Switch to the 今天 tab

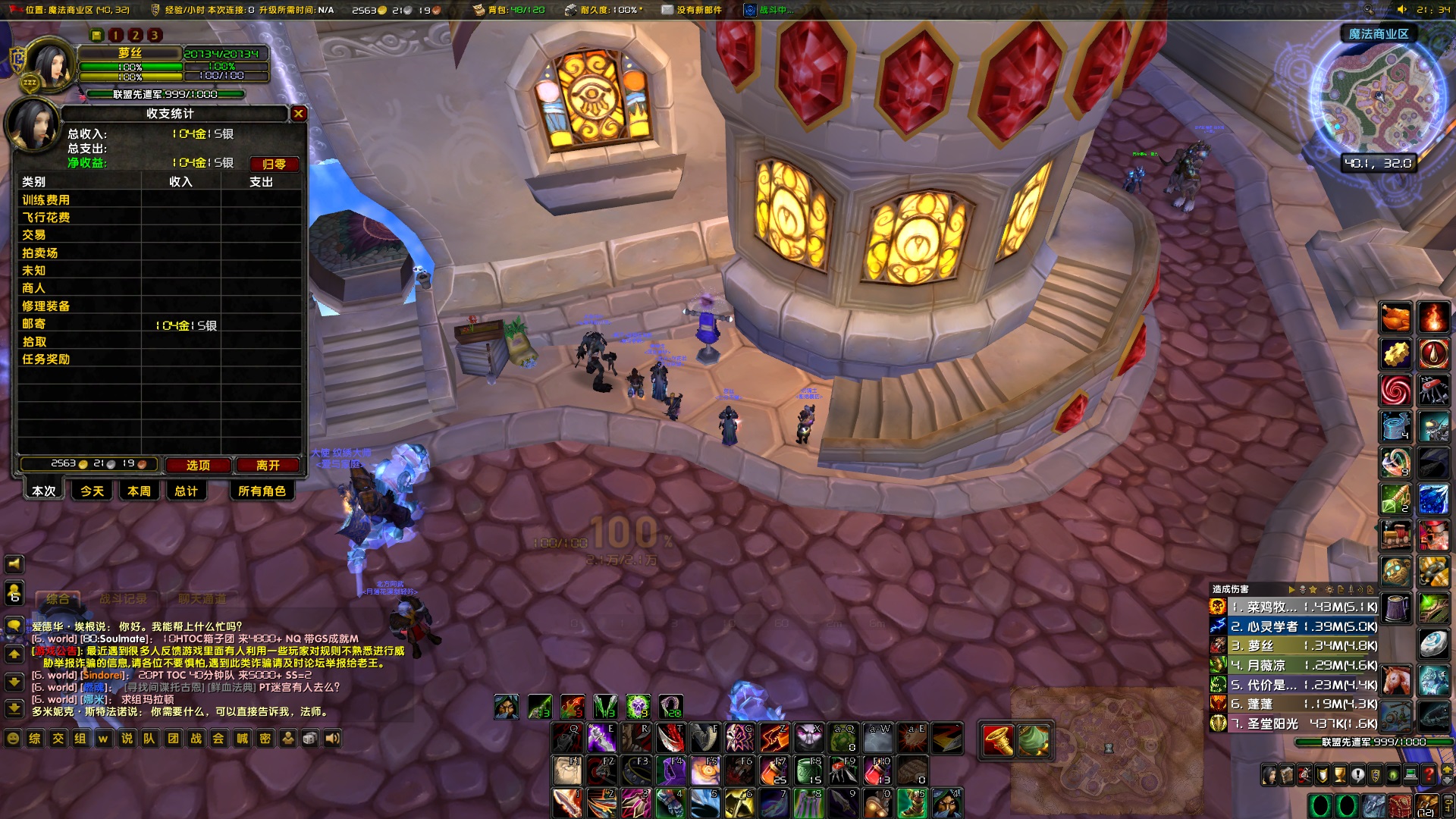coord(92,491)
